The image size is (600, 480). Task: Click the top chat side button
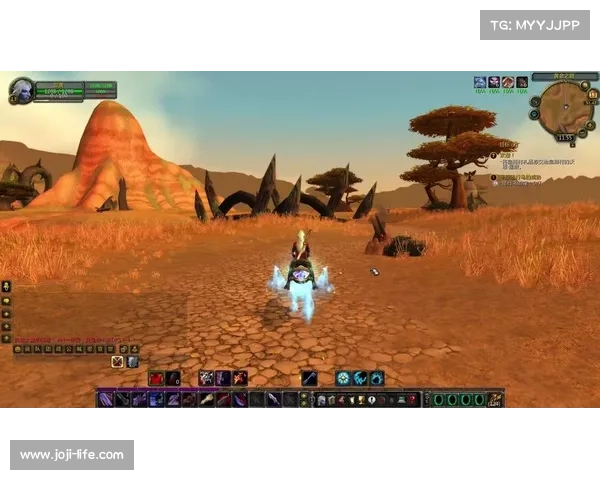[7, 286]
